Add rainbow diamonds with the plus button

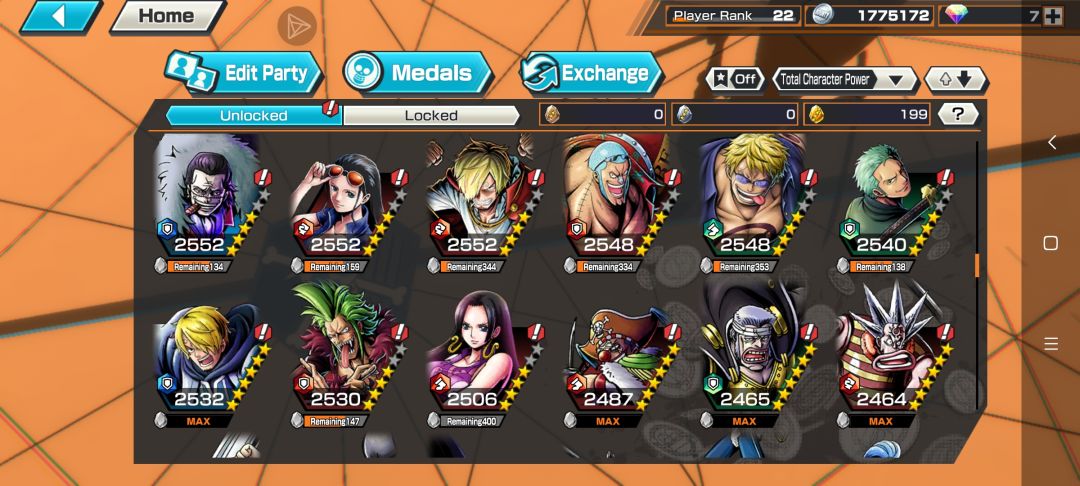[1052, 15]
